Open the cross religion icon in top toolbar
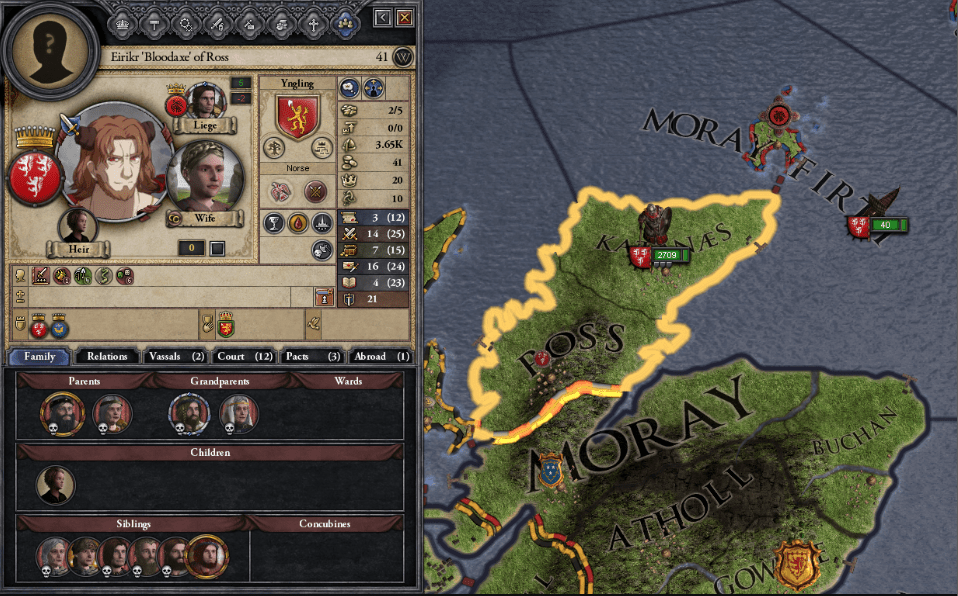 click(x=314, y=21)
